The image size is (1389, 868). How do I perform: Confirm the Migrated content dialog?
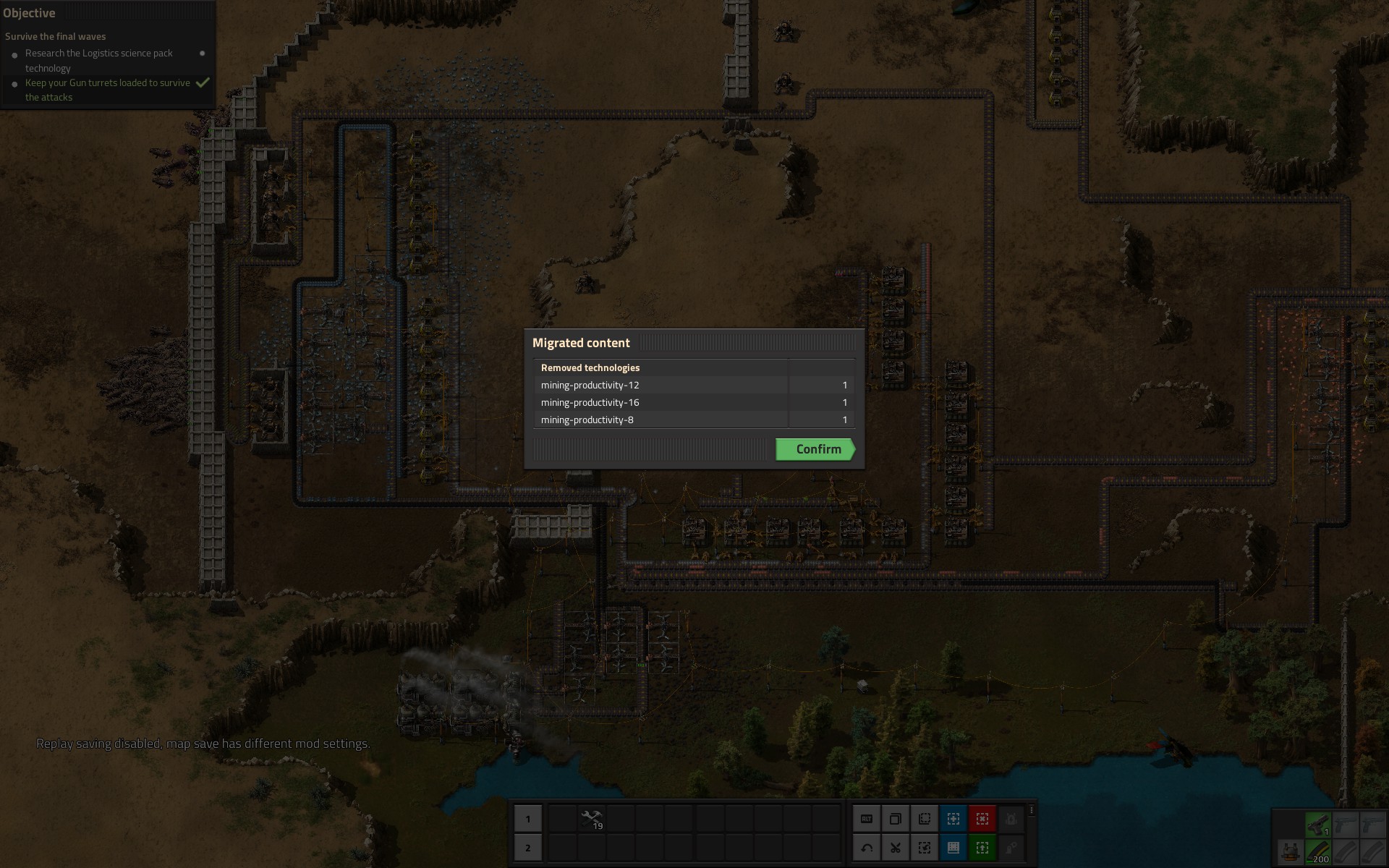(815, 449)
